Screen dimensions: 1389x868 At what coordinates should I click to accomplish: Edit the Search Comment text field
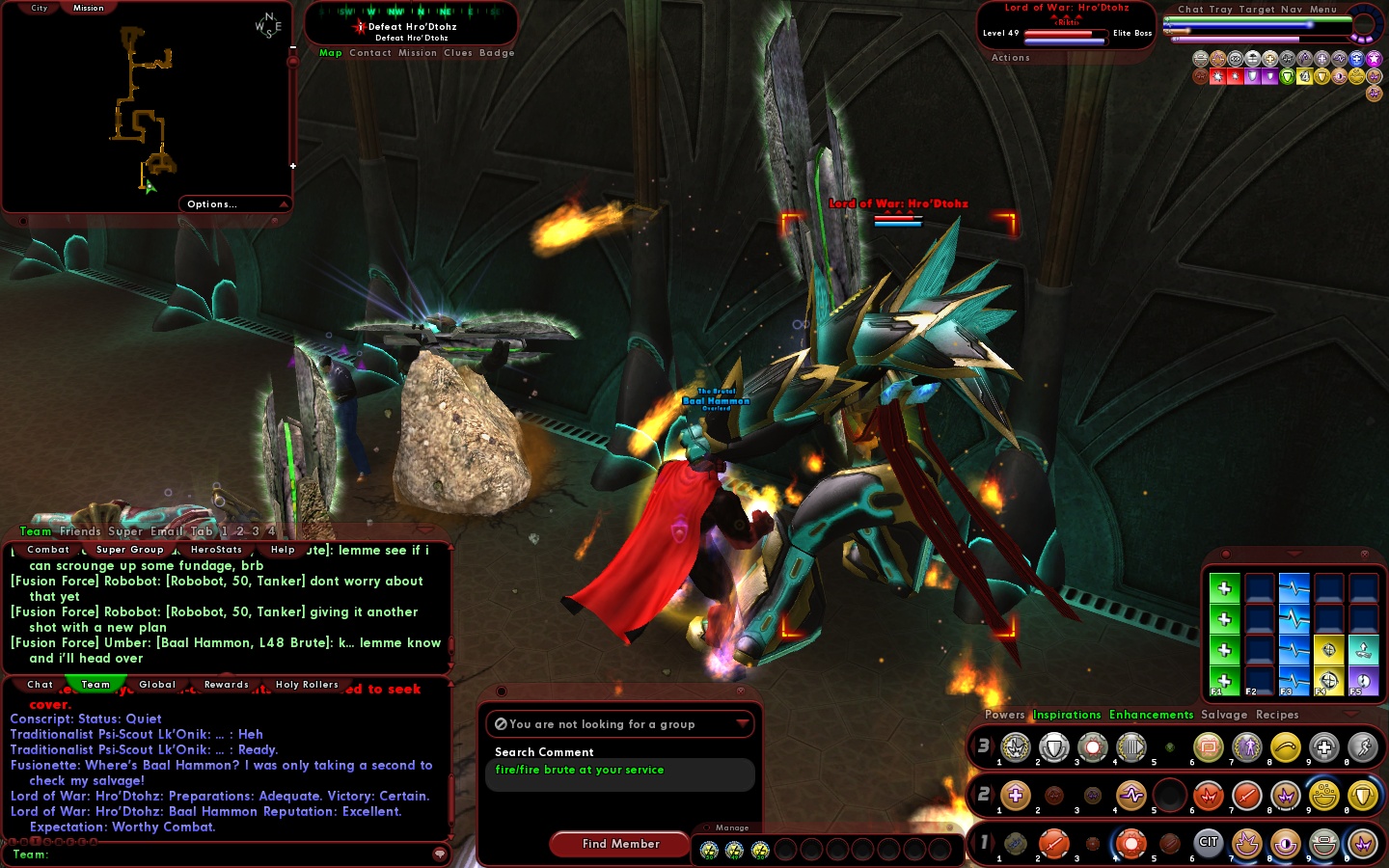(619, 774)
